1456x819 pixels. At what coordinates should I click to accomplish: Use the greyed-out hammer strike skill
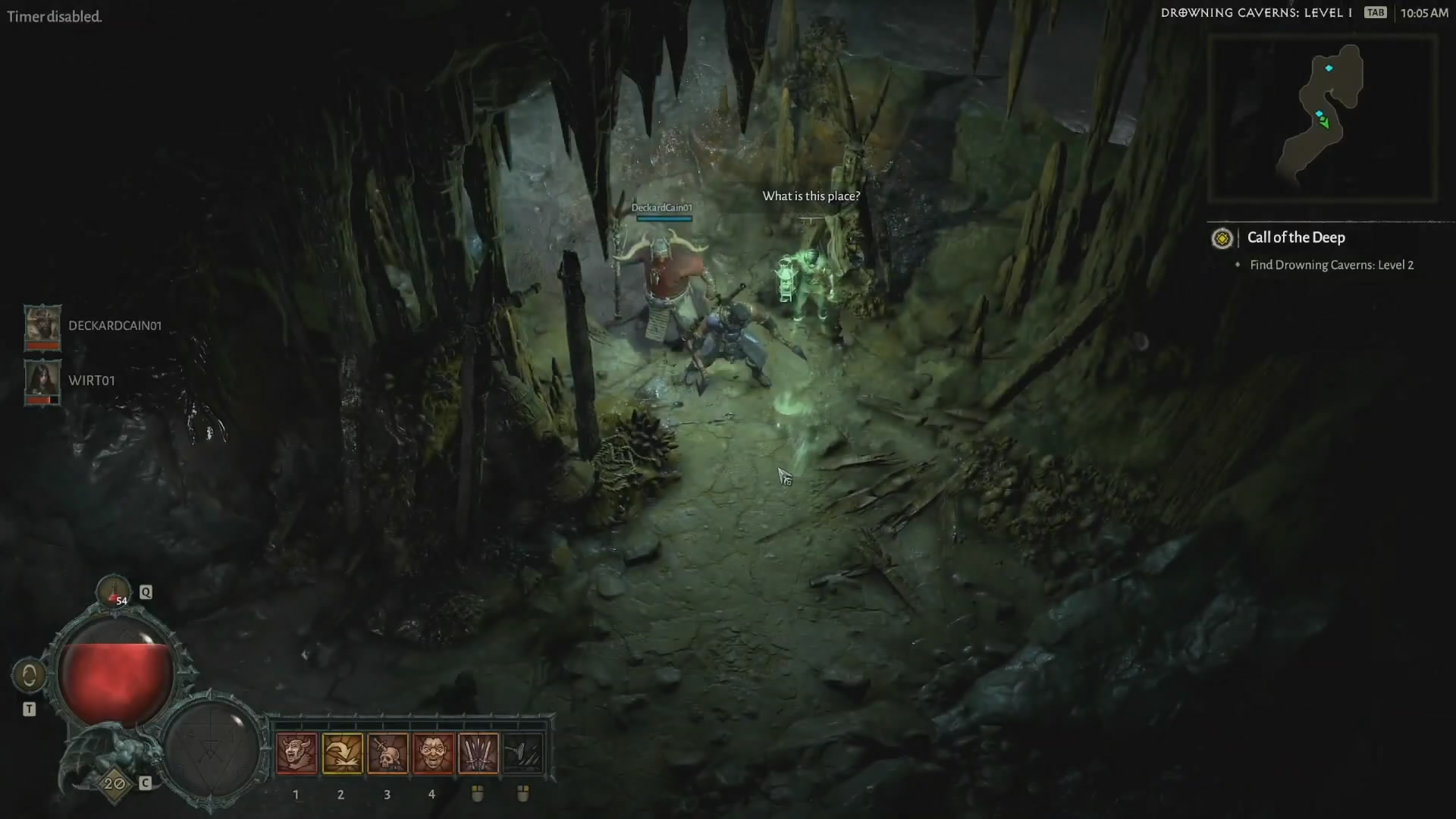tap(523, 753)
